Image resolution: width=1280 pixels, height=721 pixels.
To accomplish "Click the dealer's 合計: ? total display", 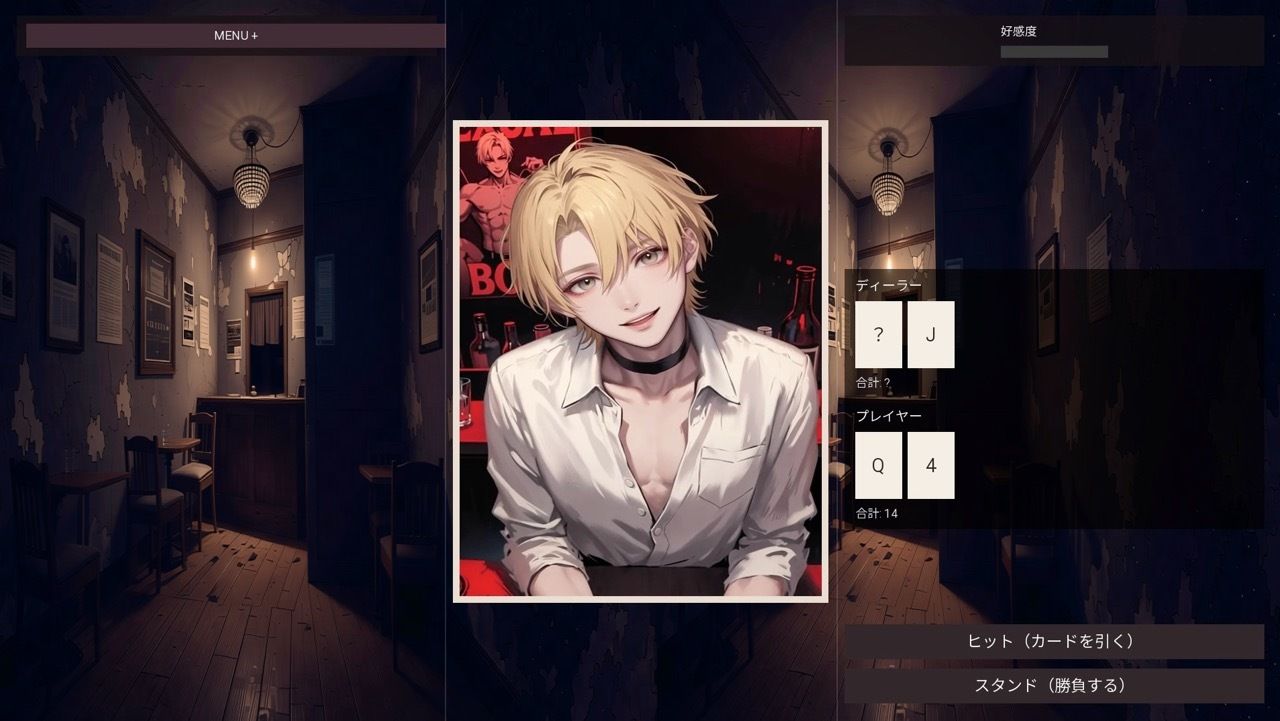I will (873, 381).
